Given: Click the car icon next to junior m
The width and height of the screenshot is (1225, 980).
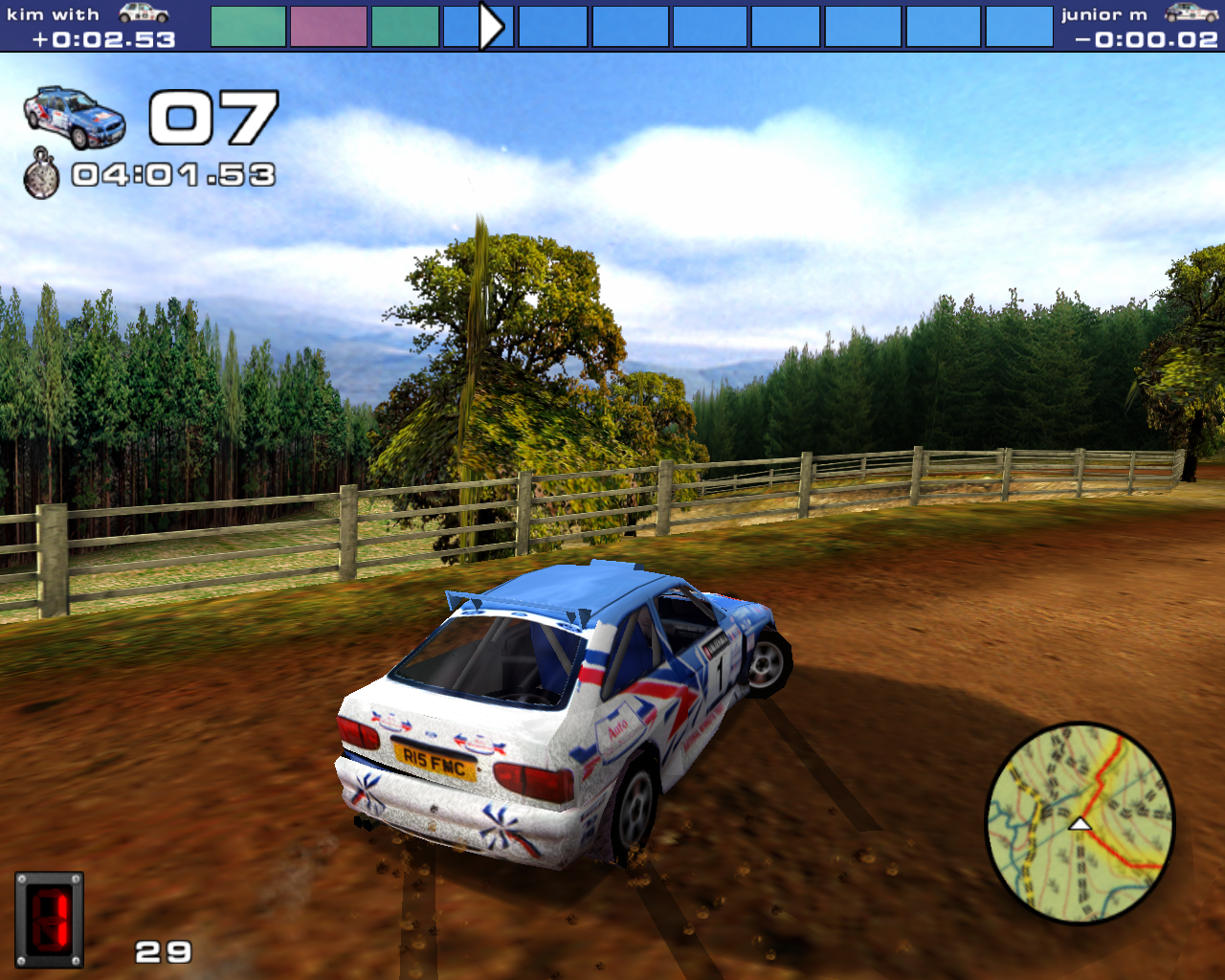Looking at the screenshot, I should (x=1192, y=12).
